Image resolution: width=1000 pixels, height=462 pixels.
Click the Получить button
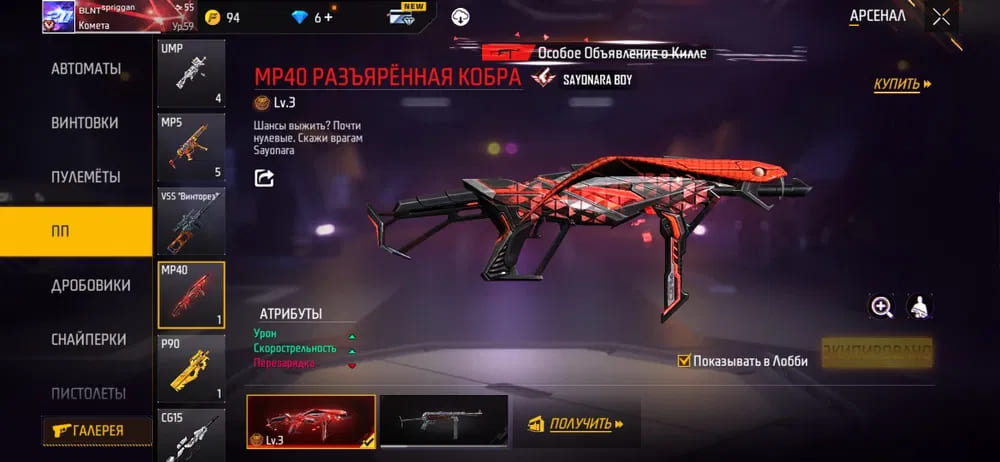579,424
